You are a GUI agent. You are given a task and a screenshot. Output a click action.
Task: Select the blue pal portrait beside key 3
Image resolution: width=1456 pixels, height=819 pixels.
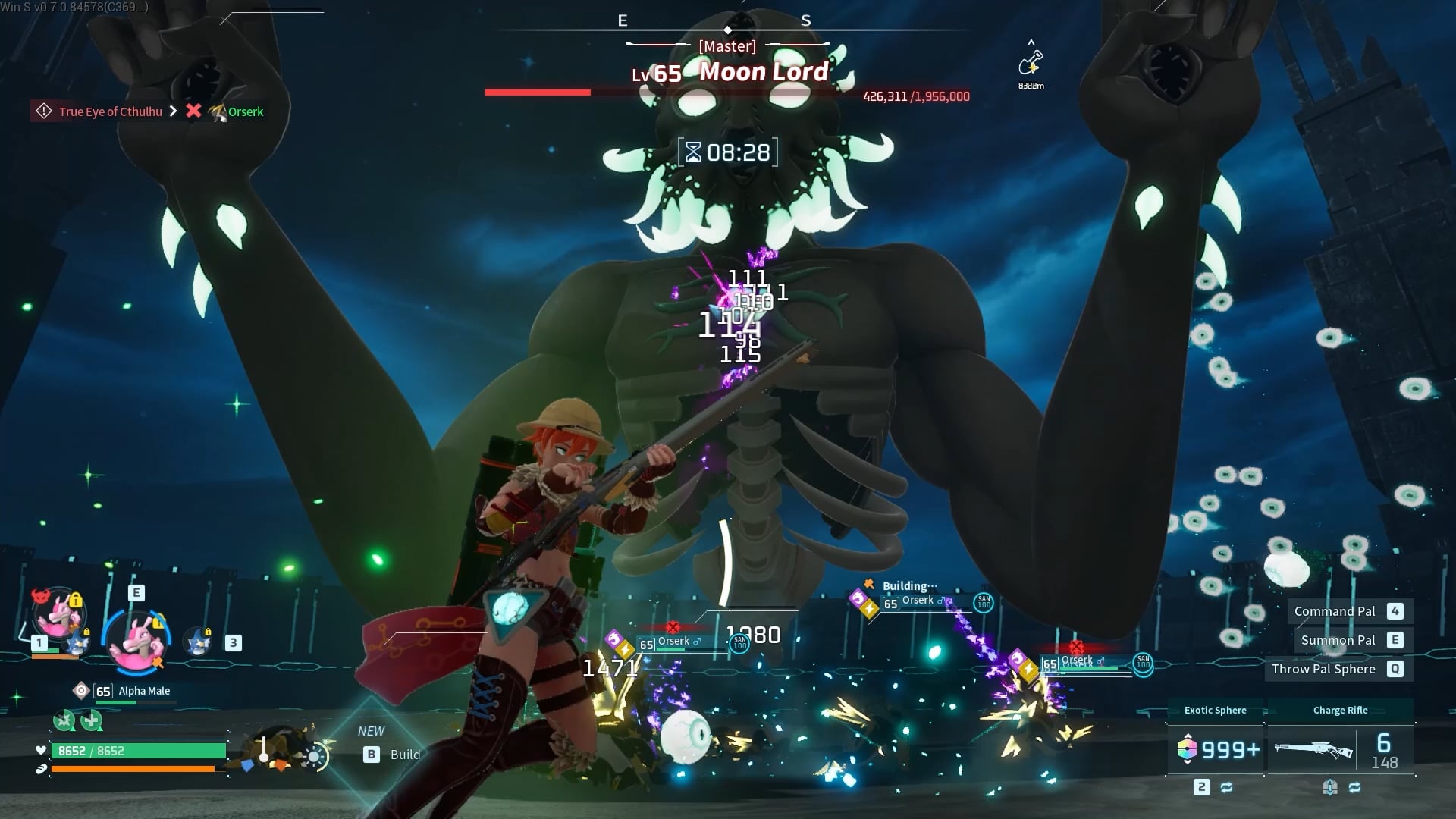point(199,642)
